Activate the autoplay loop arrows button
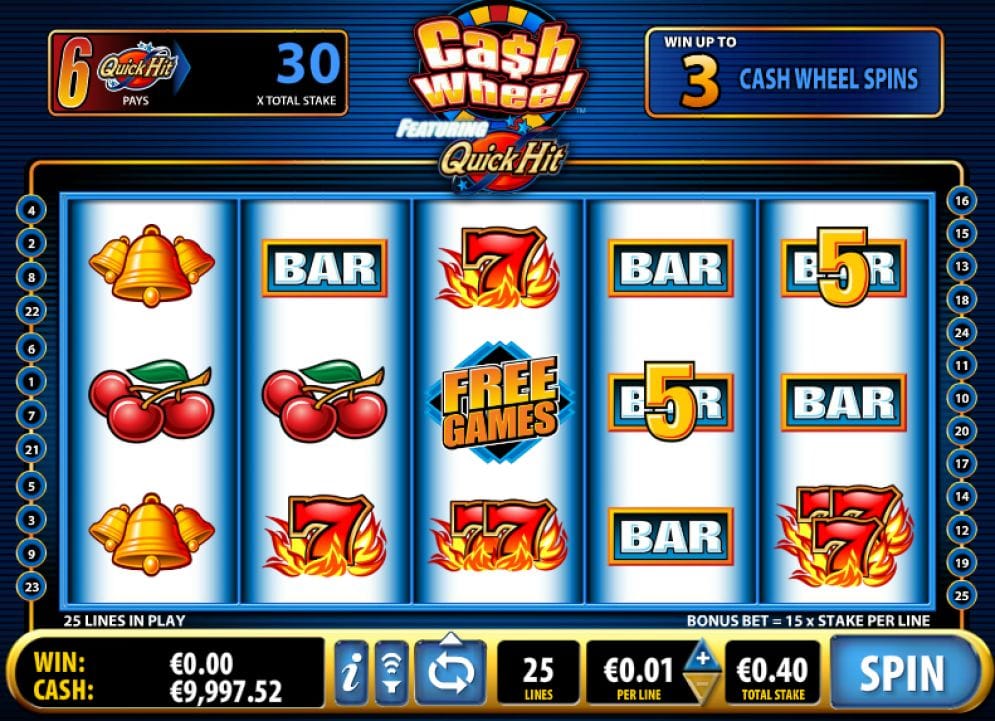995x721 pixels. (x=449, y=672)
